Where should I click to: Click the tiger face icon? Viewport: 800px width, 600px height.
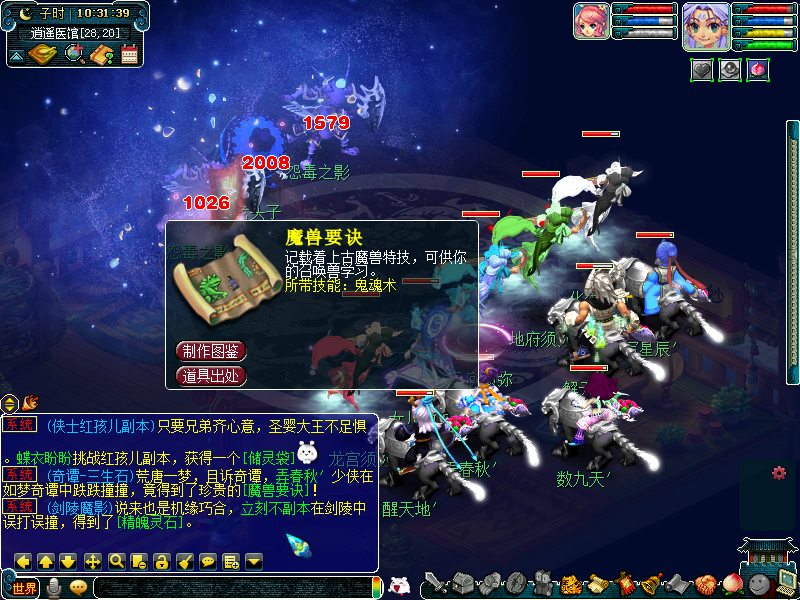click(570, 584)
